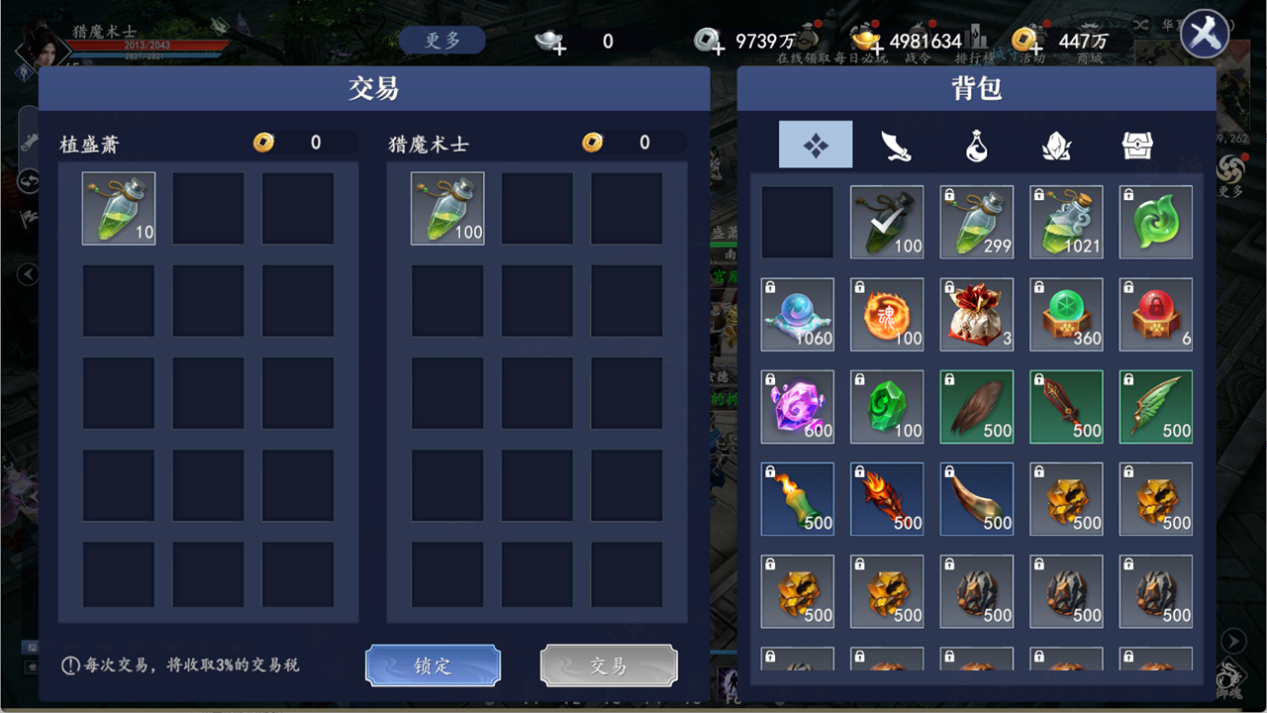Viewport: 1267px width, 713px height.
Task: Click the fire soul orb item
Action: point(887,315)
